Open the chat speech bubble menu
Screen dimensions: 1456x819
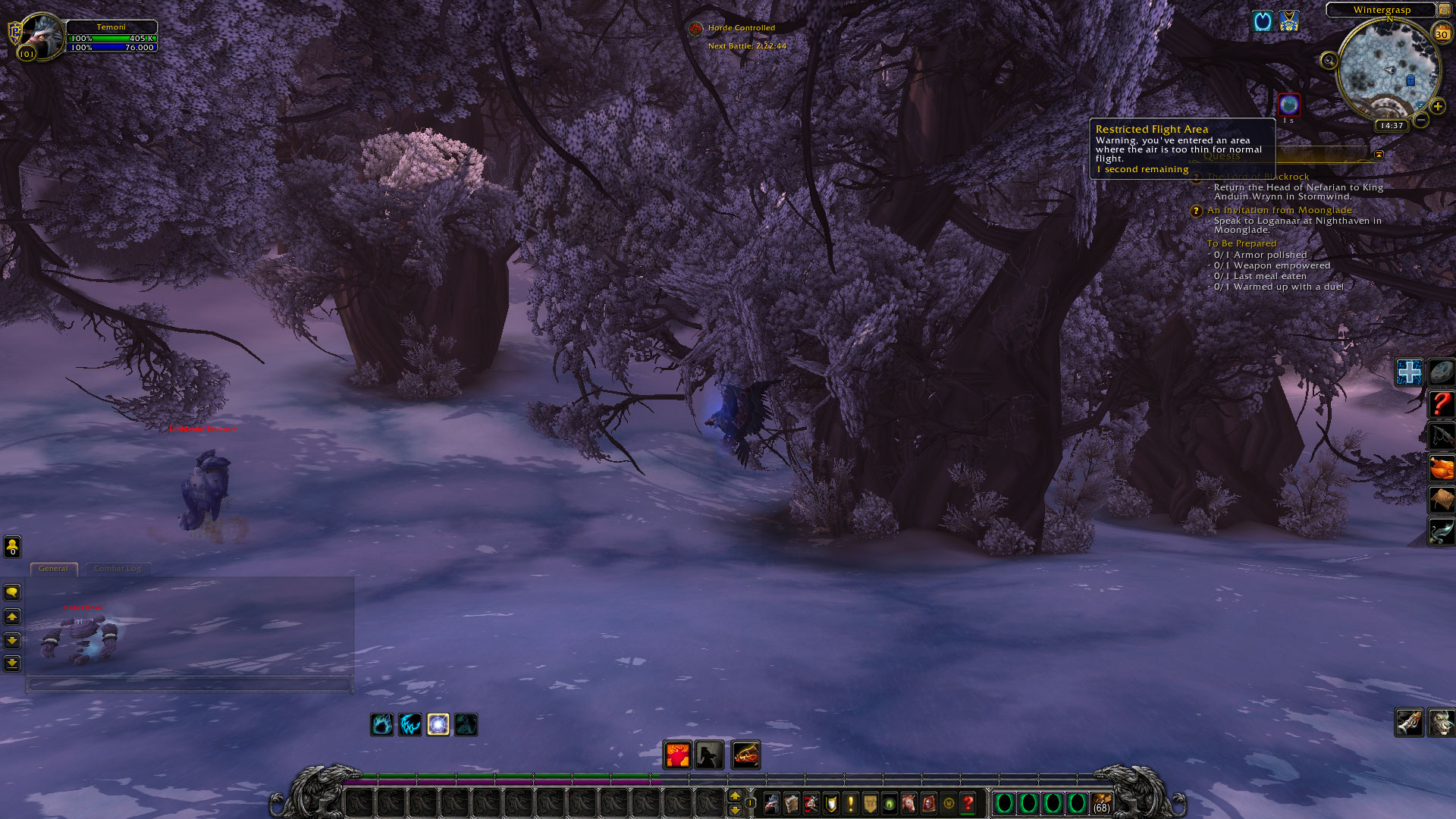[12, 592]
